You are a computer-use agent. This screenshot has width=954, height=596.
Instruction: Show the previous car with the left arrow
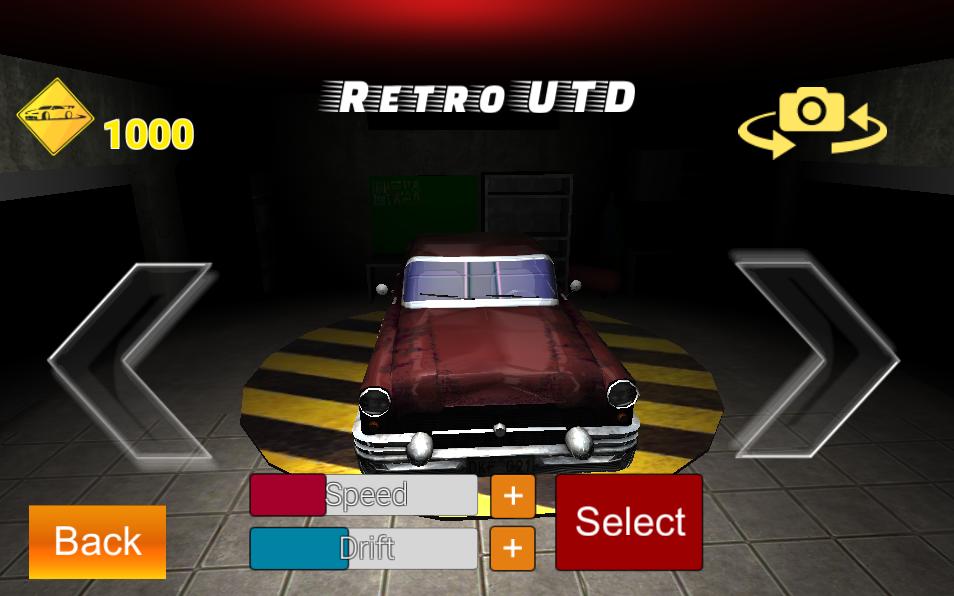(x=130, y=360)
